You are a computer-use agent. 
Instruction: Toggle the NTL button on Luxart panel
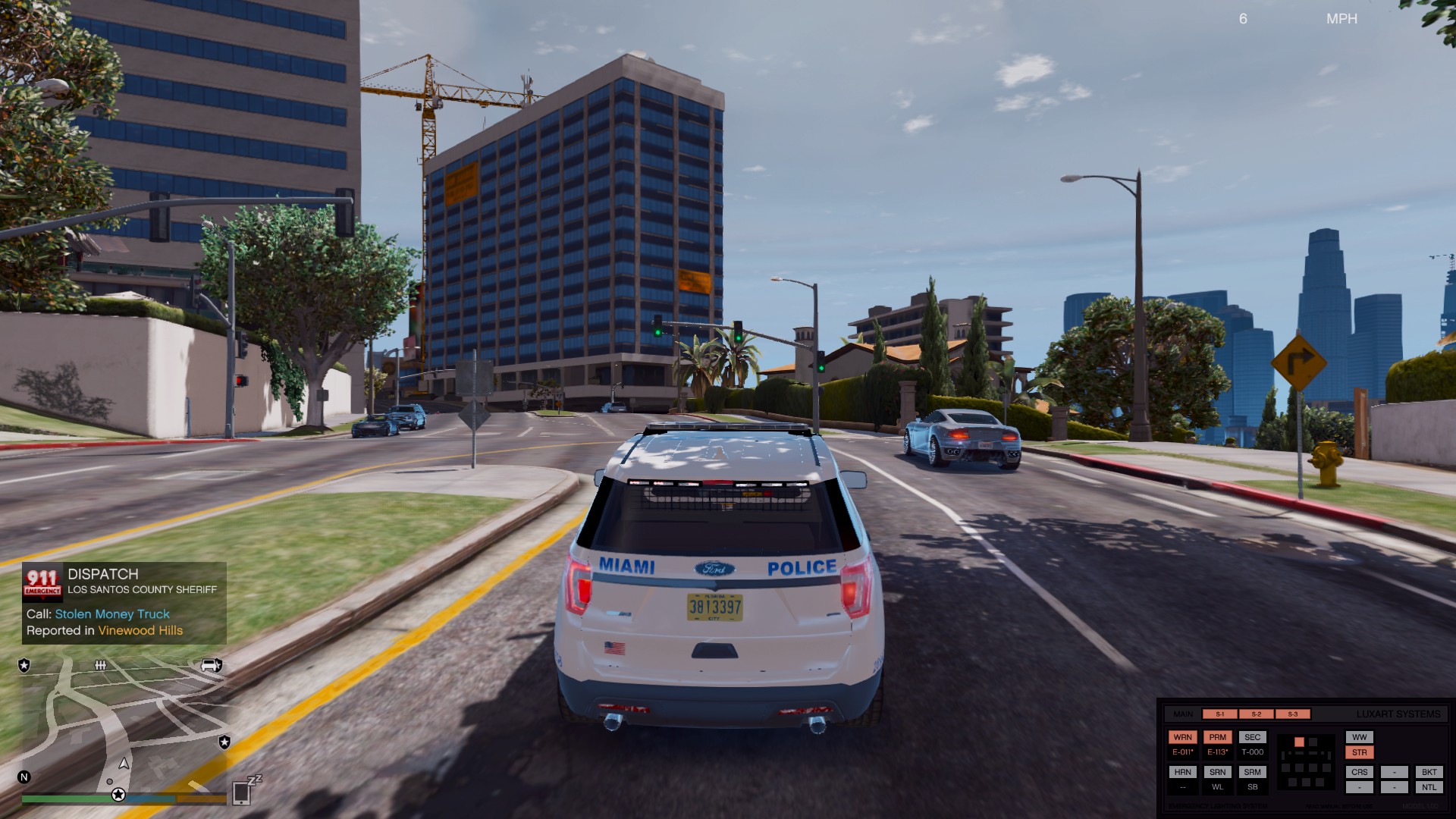pos(1429,787)
